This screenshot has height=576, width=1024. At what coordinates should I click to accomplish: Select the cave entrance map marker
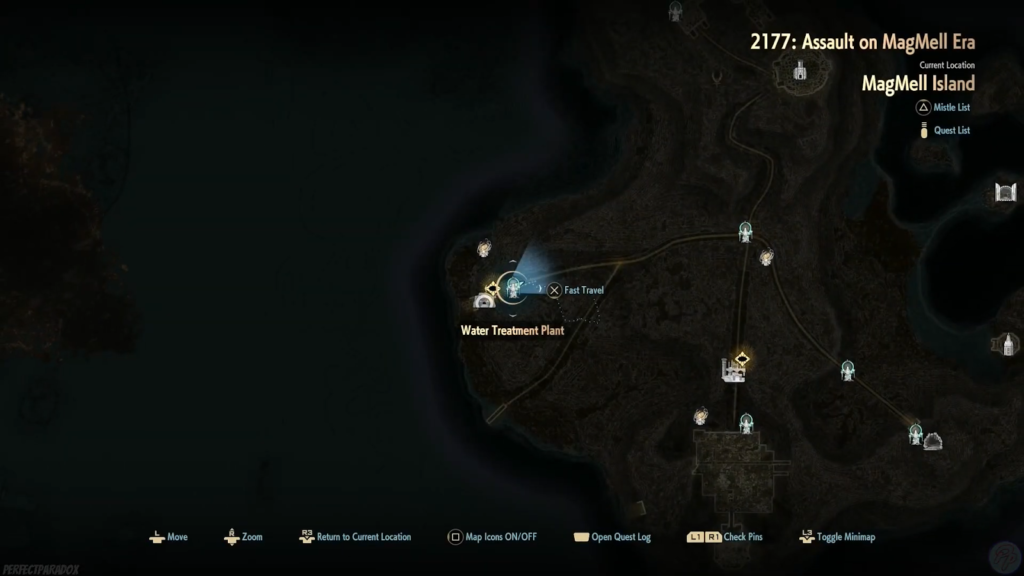click(x=934, y=440)
